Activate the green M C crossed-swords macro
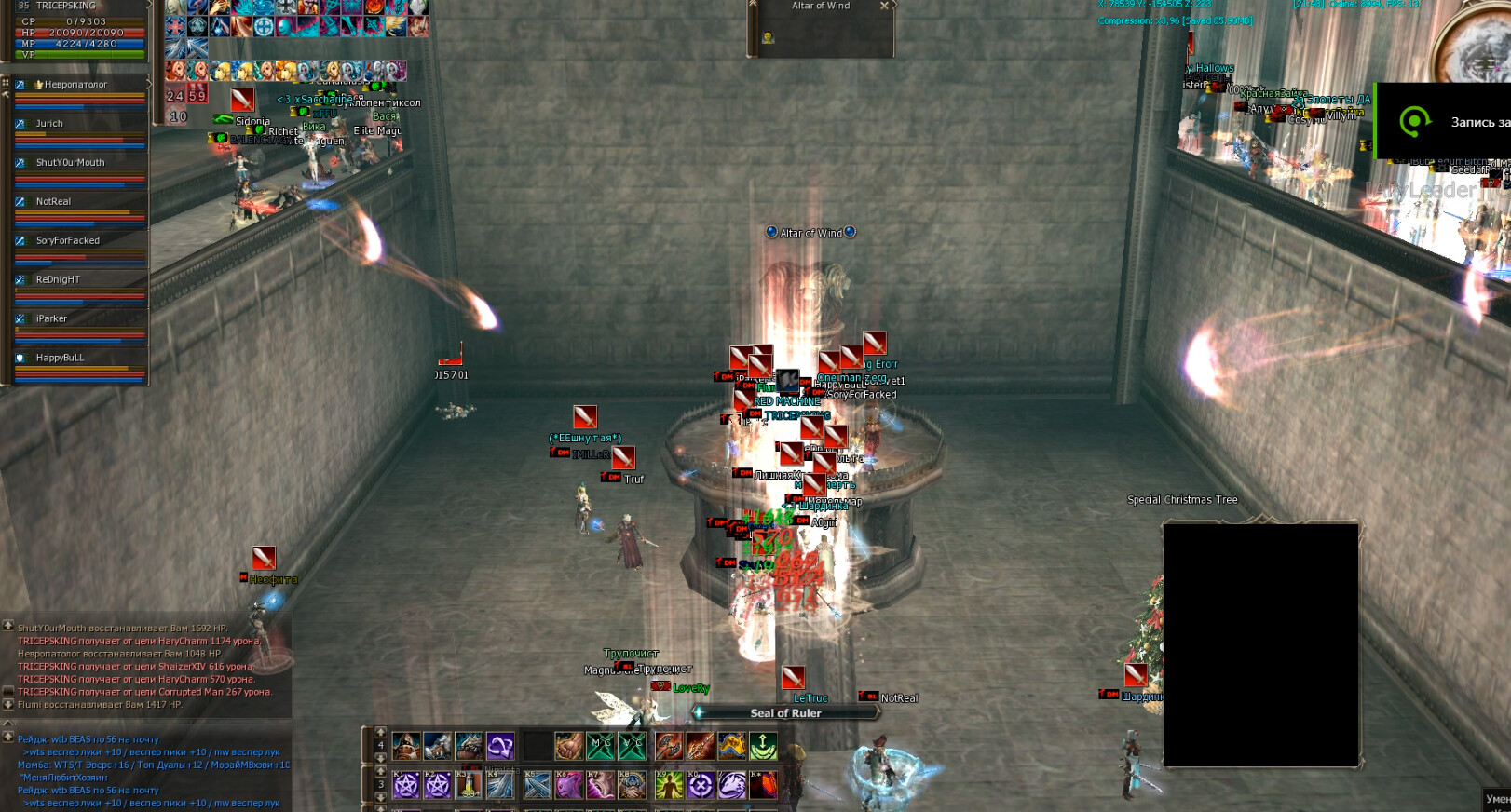The width and height of the screenshot is (1511, 812). coord(601,746)
